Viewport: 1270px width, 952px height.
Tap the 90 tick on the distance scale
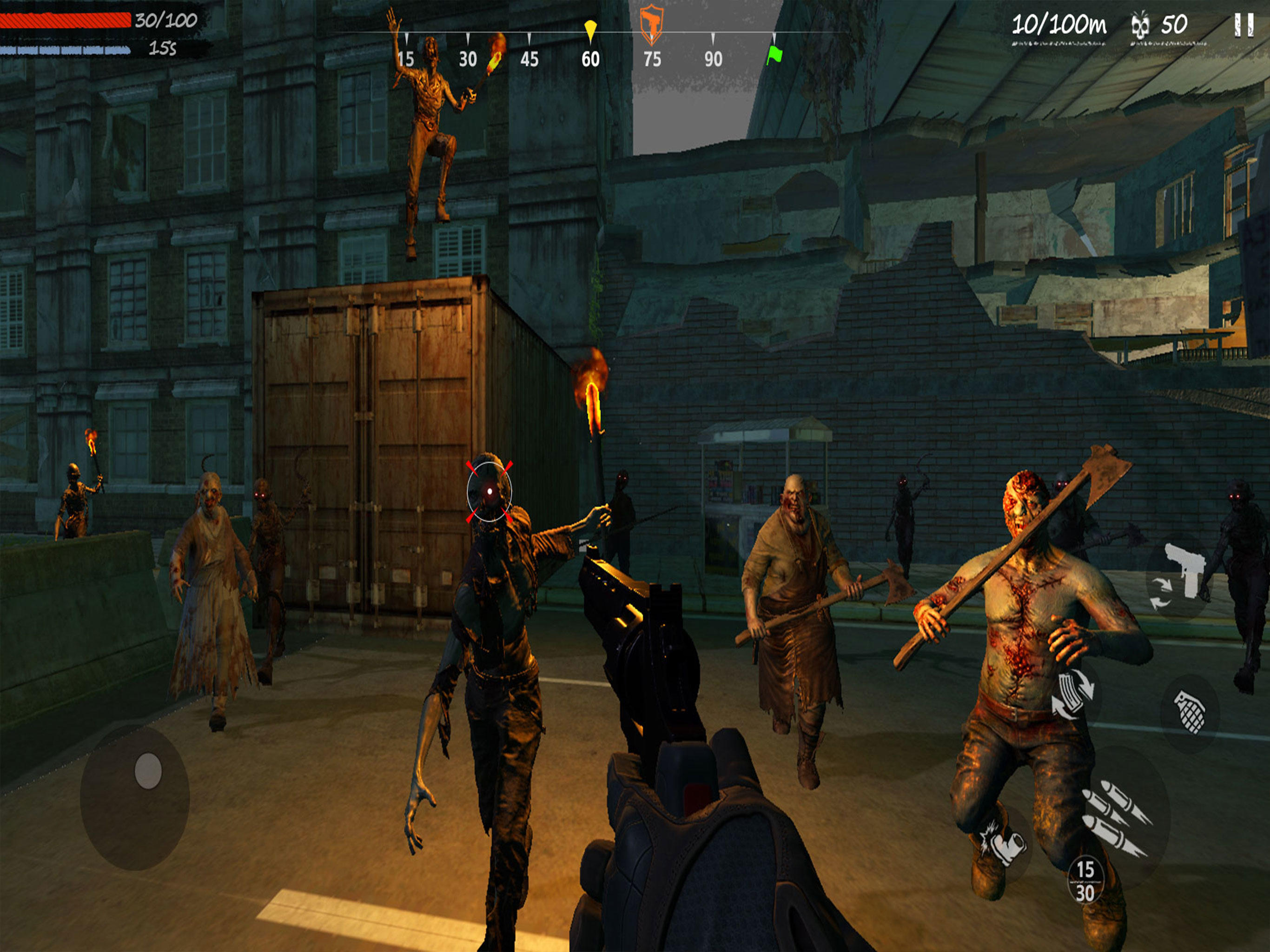tap(713, 58)
